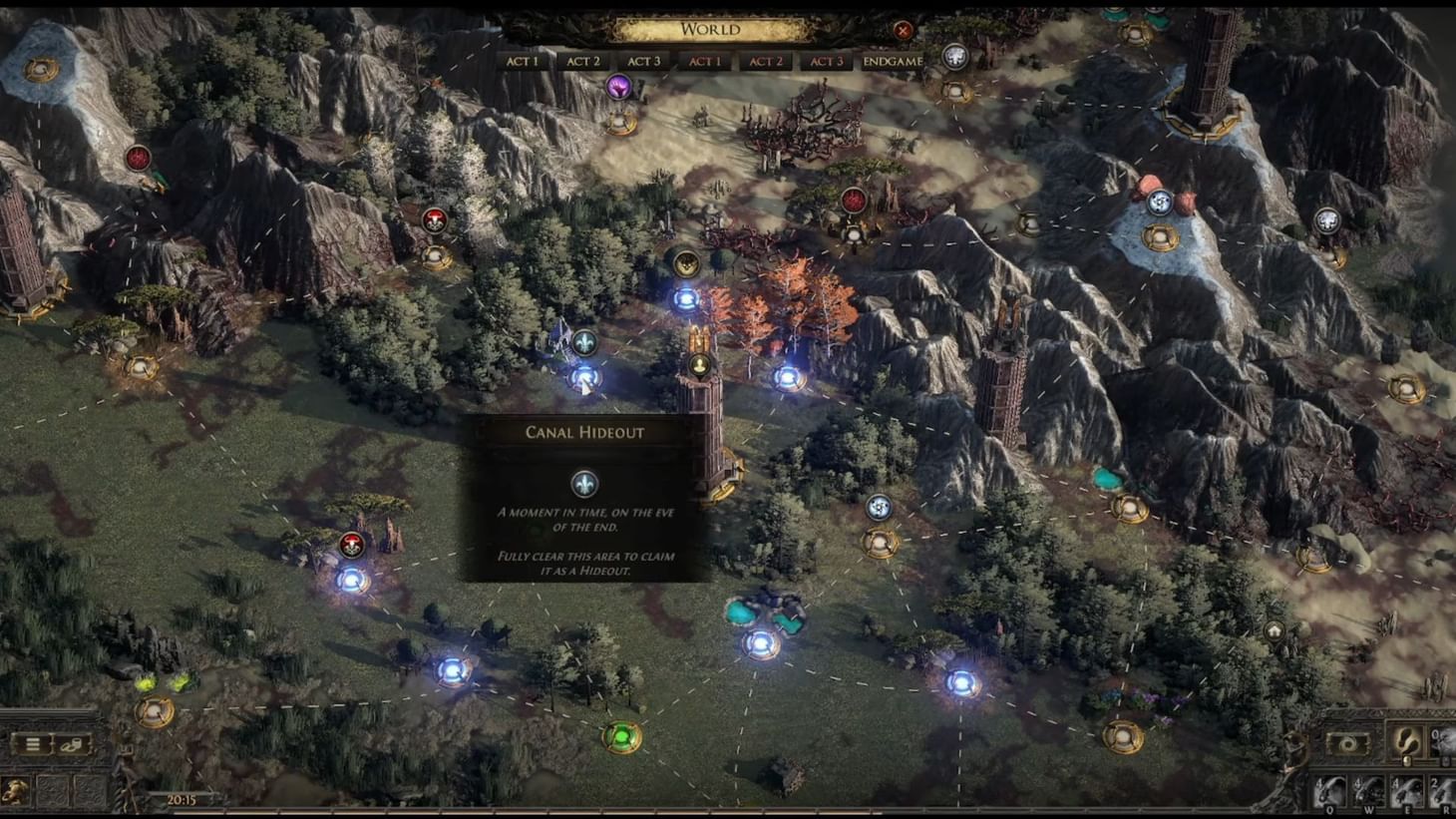Switch to the Endgame tab
Screen dimensions: 1456x819
[x=892, y=62]
